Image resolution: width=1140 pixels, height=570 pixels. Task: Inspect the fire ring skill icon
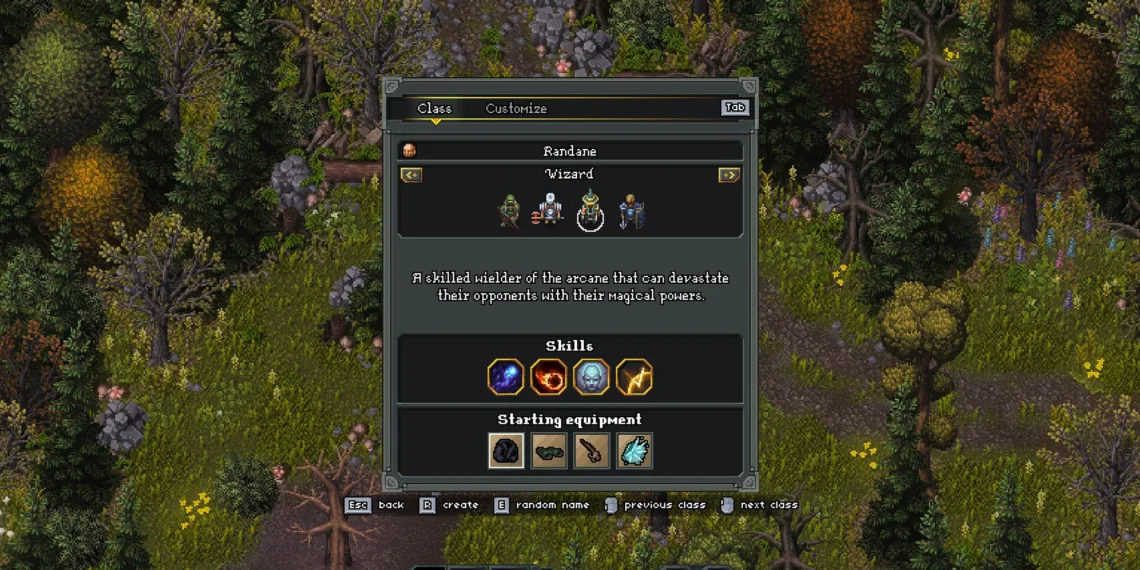(x=549, y=377)
